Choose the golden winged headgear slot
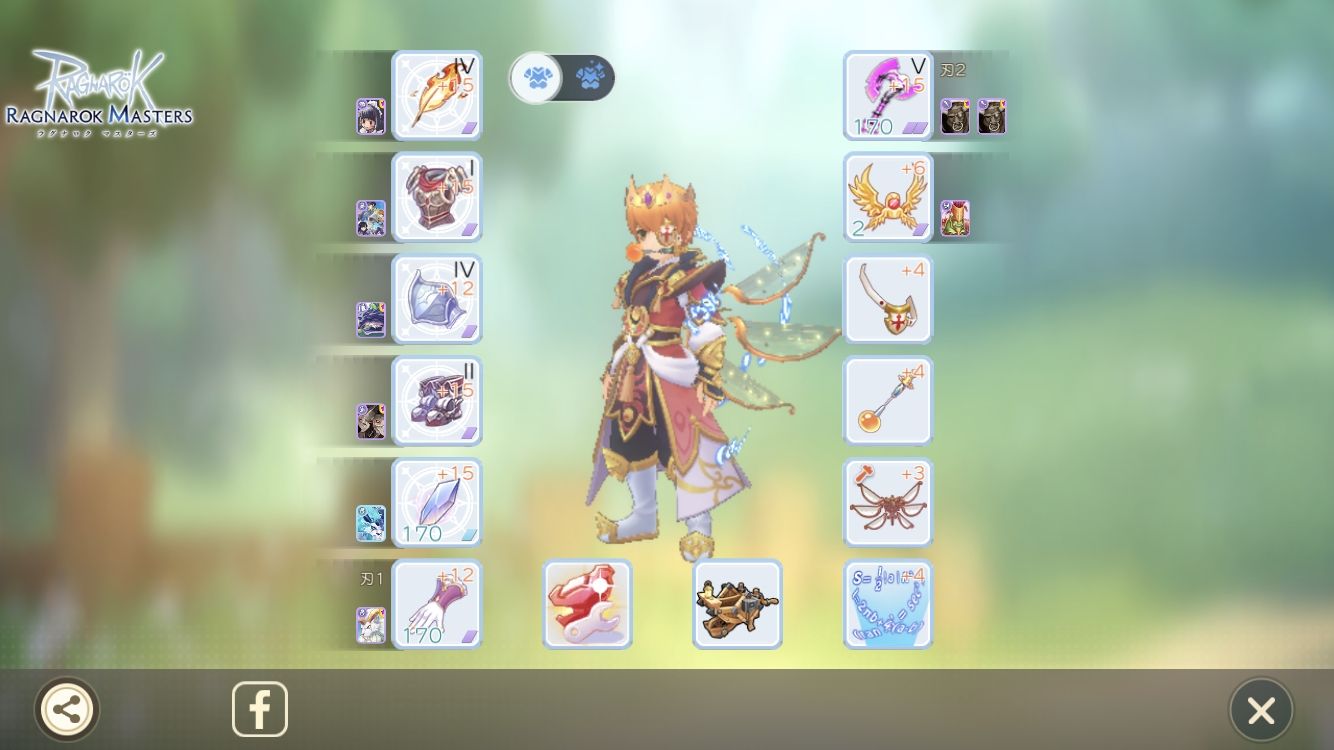The image size is (1334, 750). (x=888, y=197)
